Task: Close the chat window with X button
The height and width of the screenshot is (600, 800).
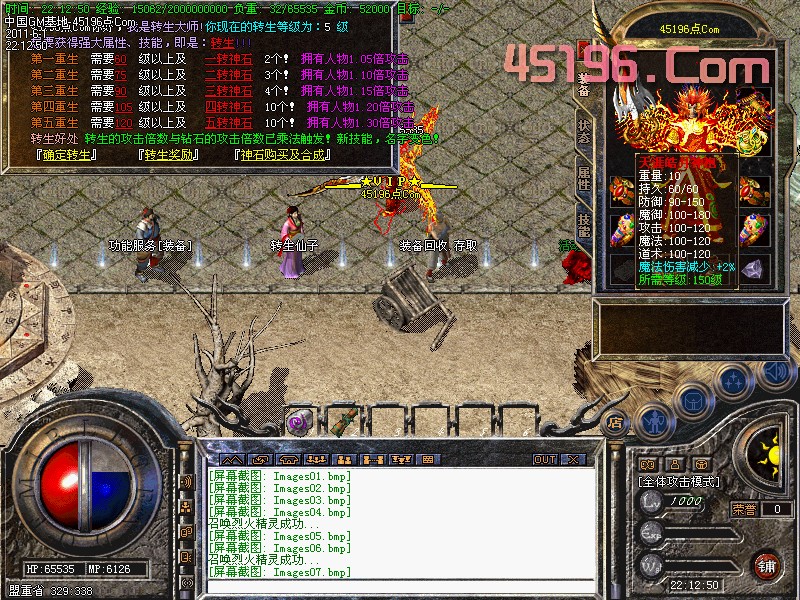Action: pos(573,459)
